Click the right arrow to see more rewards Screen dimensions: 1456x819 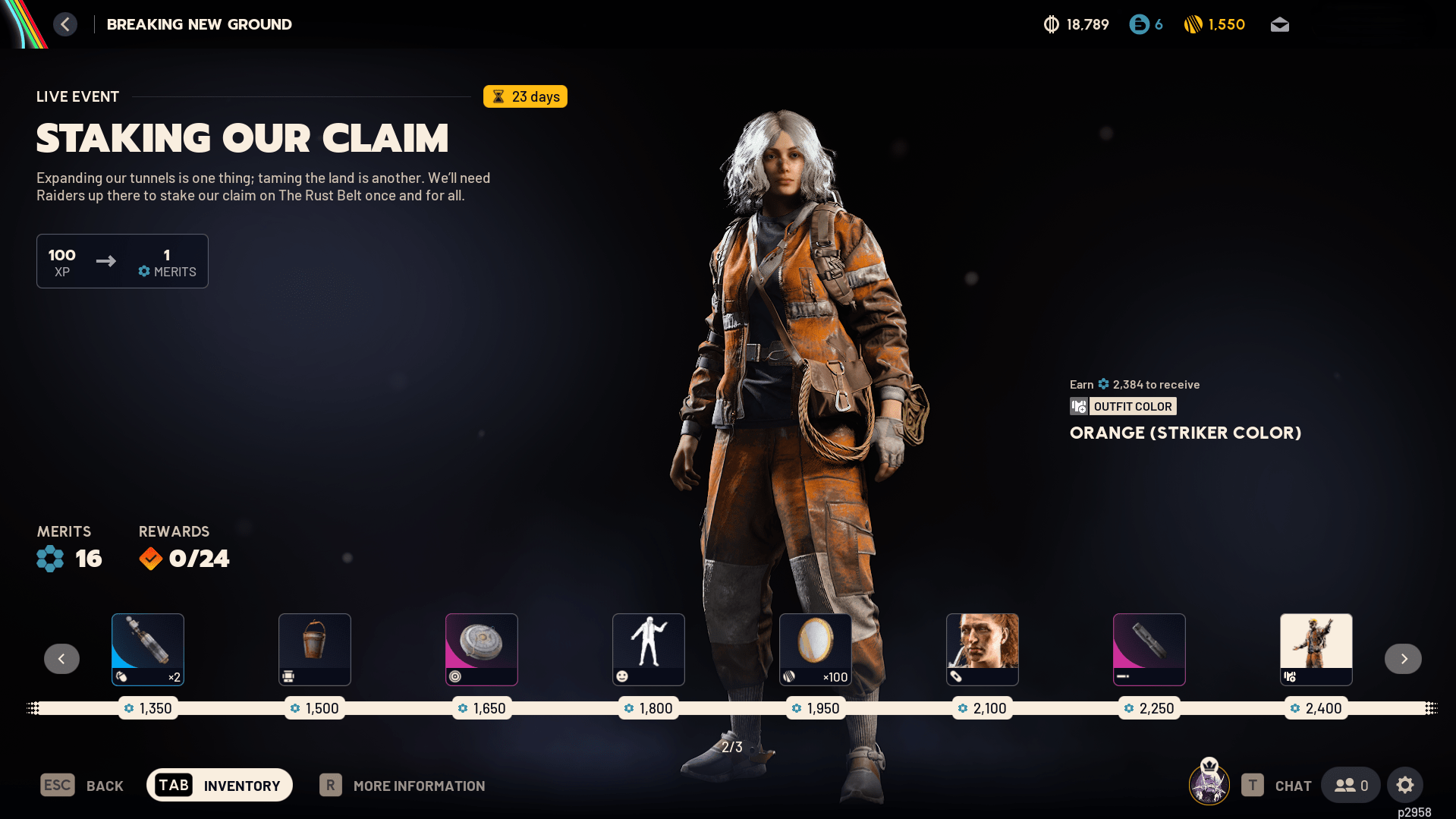point(1402,659)
